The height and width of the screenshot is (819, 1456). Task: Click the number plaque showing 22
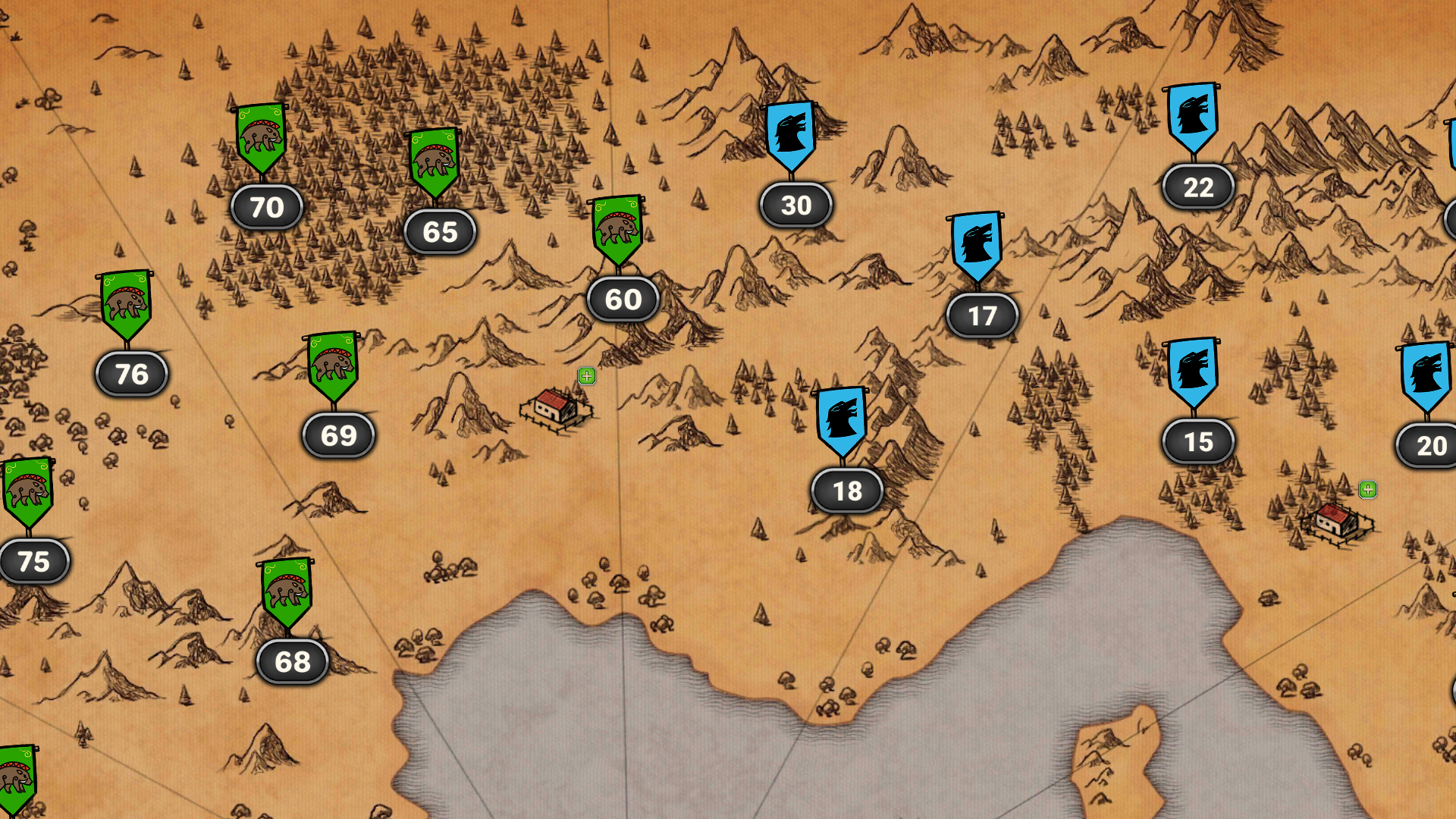[x=1197, y=186]
